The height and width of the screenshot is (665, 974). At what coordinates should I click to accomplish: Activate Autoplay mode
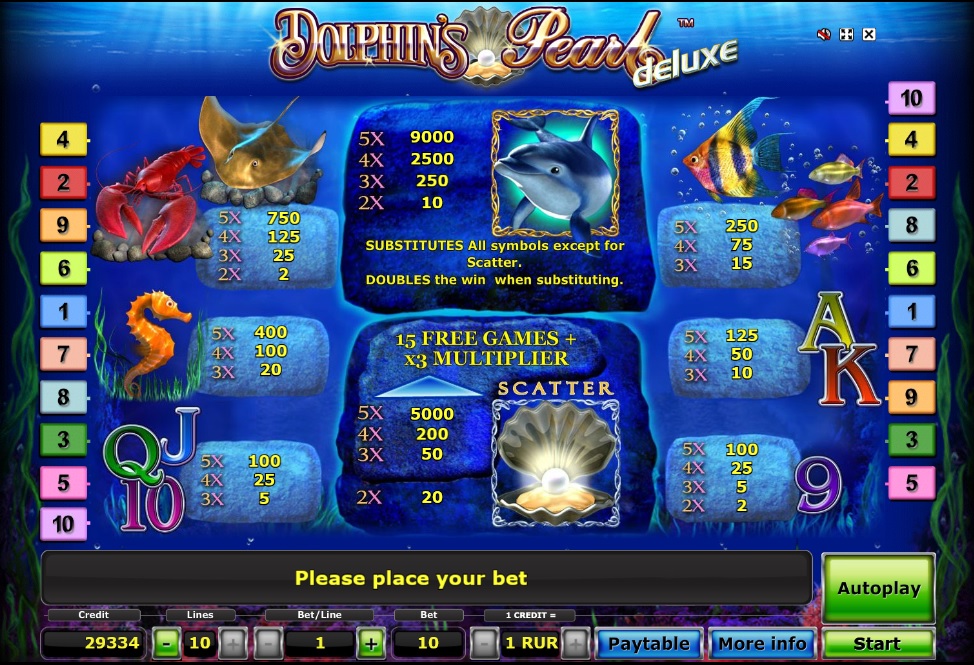pyautogui.click(x=877, y=588)
